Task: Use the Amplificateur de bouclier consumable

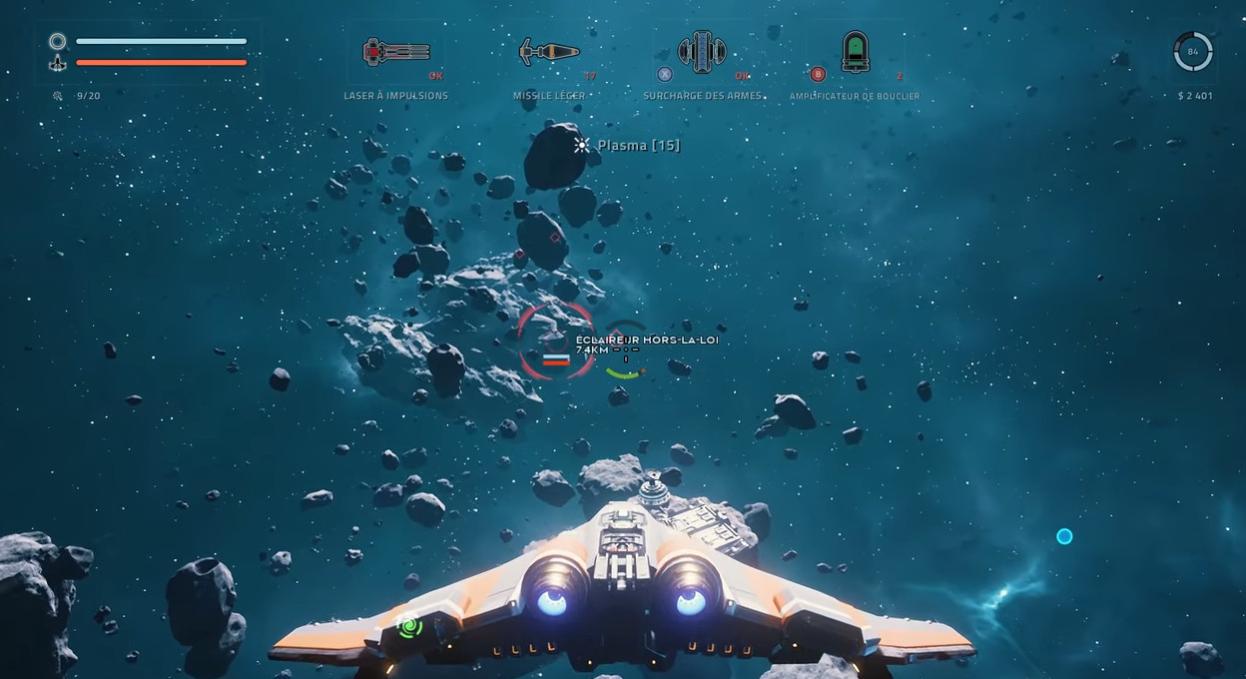Action: pyautogui.click(x=855, y=52)
